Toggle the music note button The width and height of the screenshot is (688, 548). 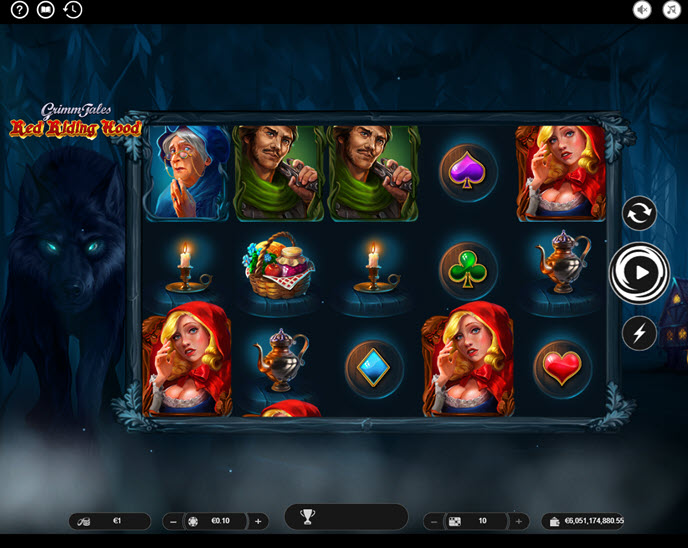click(671, 10)
